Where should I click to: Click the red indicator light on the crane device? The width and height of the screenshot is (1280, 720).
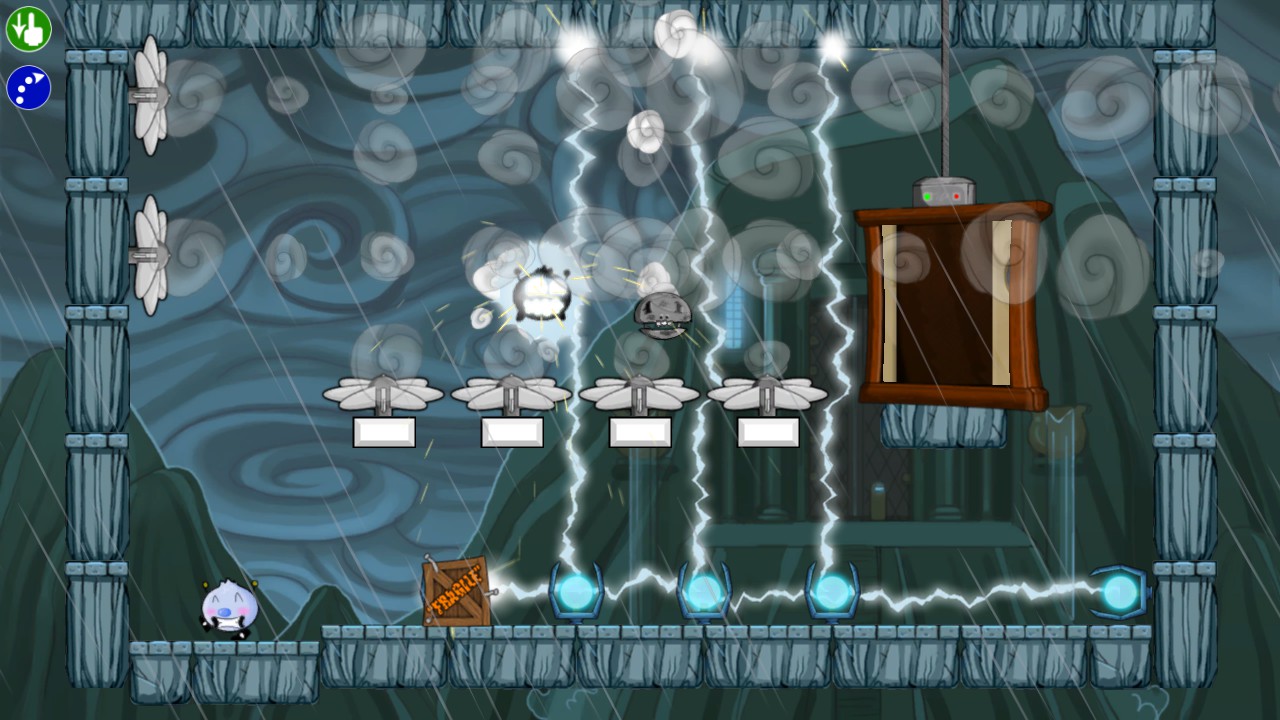[x=957, y=196]
